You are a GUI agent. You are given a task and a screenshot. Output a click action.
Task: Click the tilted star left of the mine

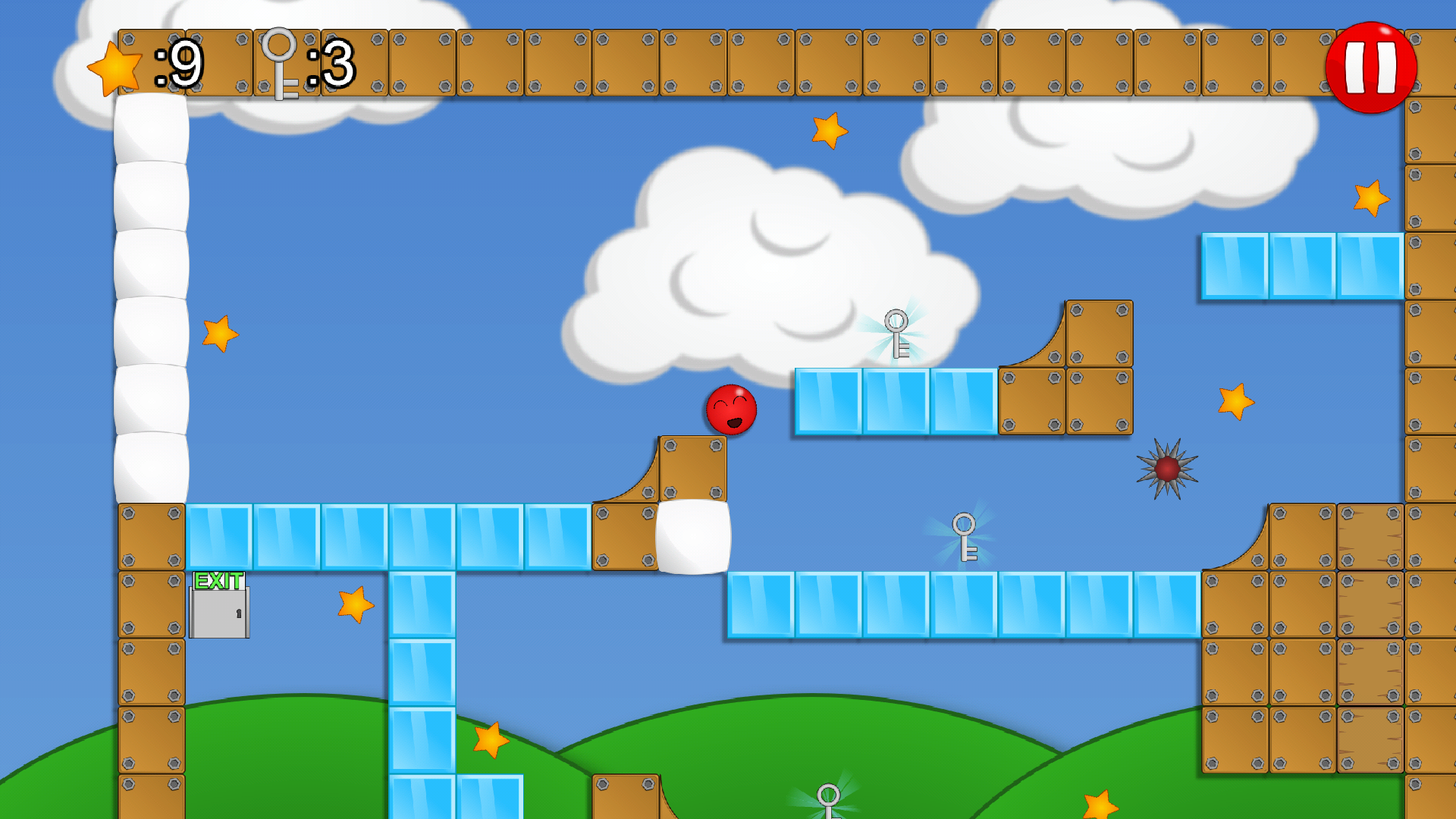pos(1236,402)
